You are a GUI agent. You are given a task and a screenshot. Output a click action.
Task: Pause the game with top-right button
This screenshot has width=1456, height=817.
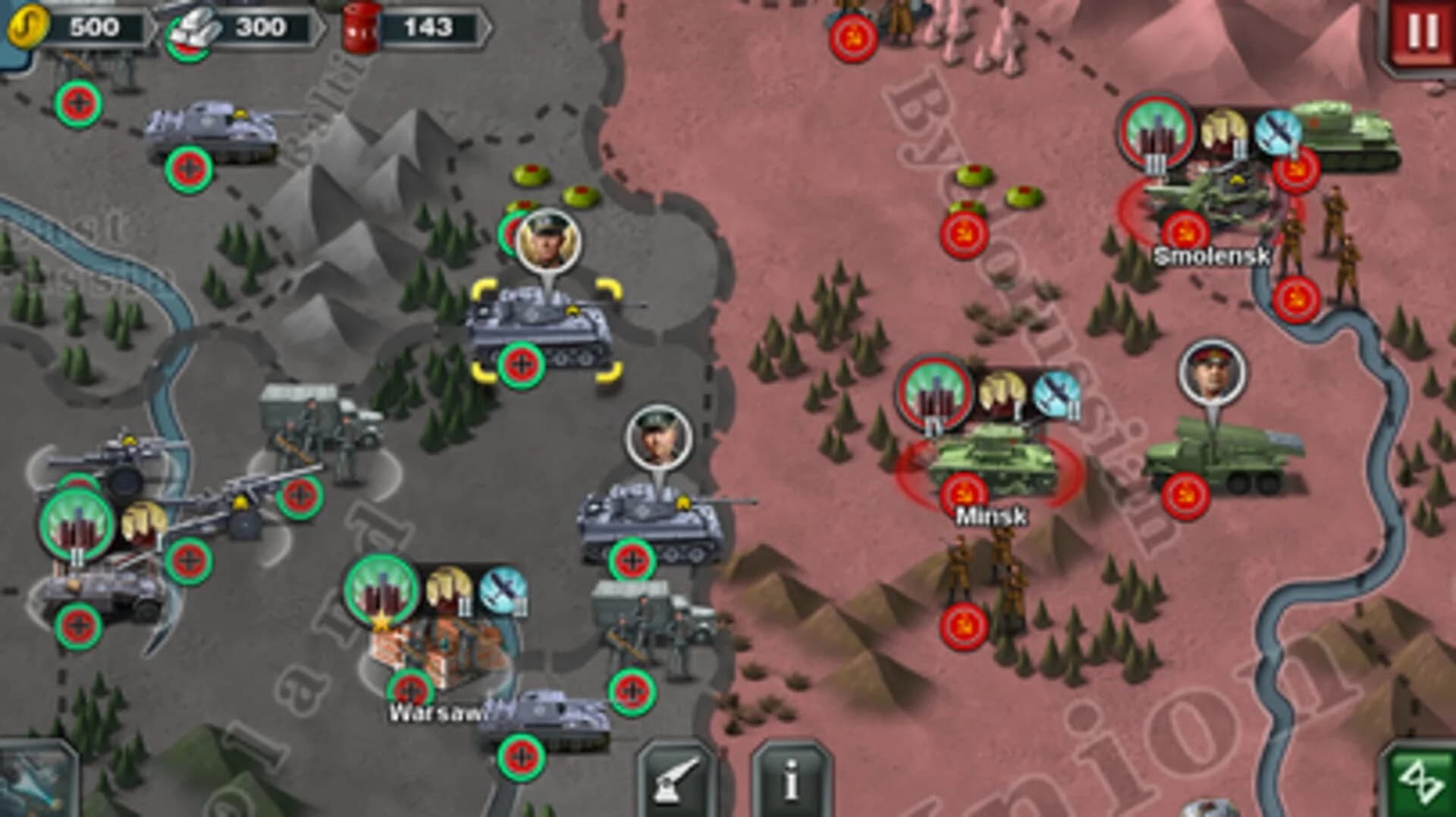point(1422,30)
